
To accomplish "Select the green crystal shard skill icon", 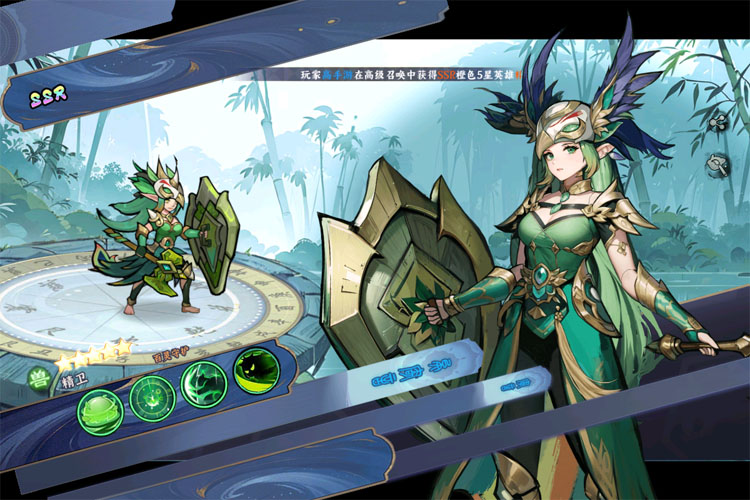I will click(204, 384).
